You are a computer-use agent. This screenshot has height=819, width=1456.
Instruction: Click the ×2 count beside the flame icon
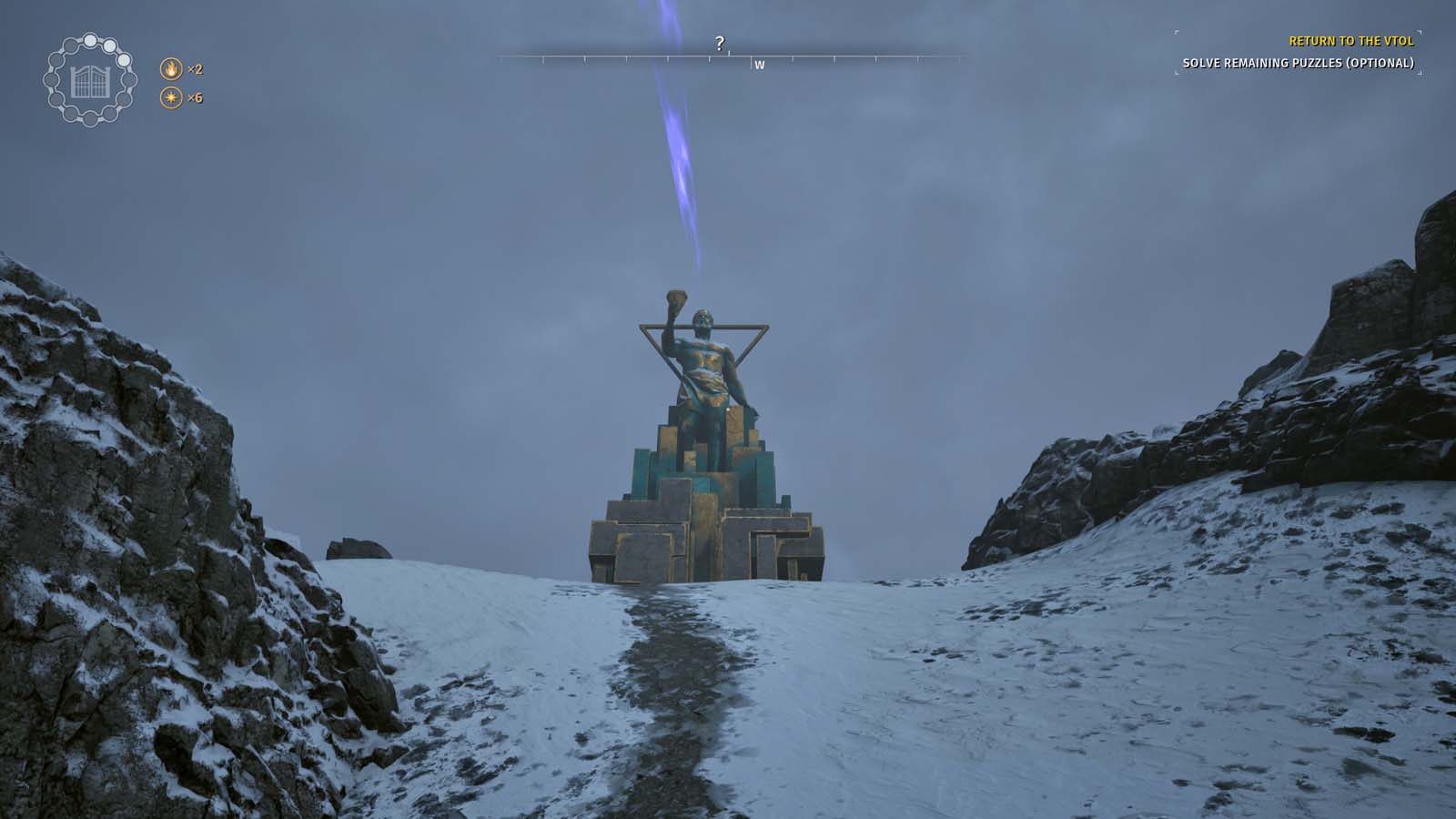(195, 67)
